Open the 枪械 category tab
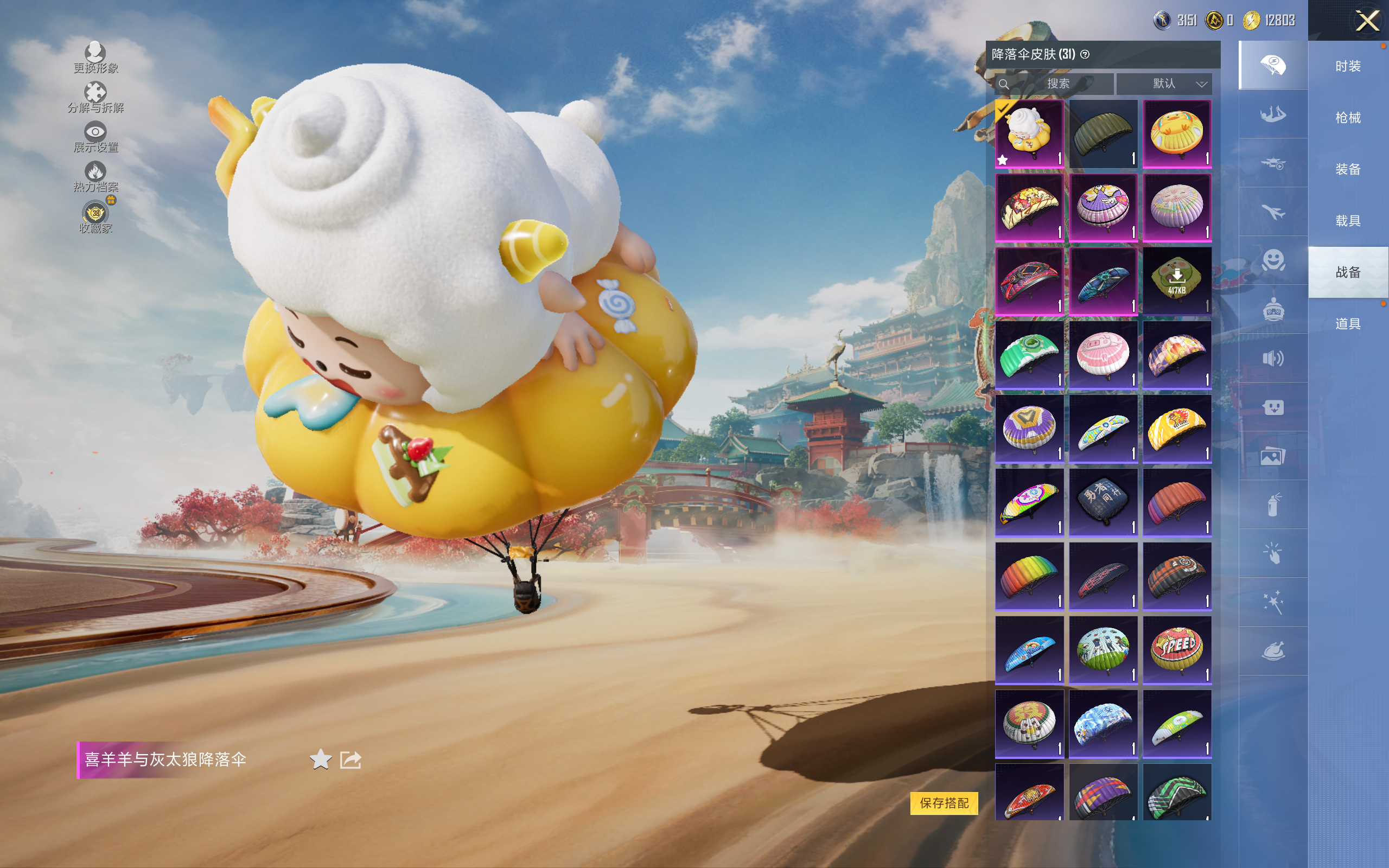 click(x=1348, y=118)
